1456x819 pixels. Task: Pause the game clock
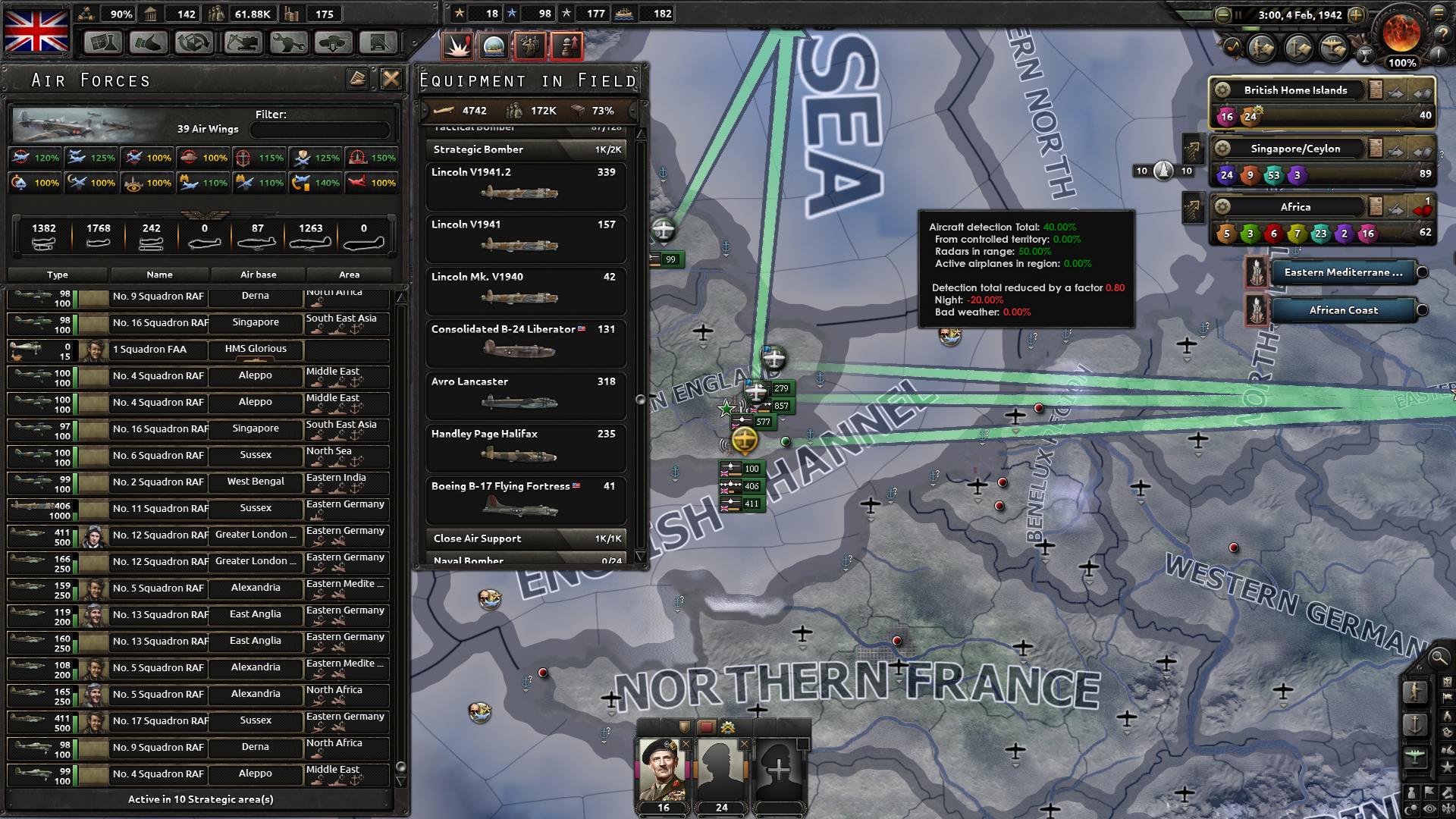point(1238,14)
